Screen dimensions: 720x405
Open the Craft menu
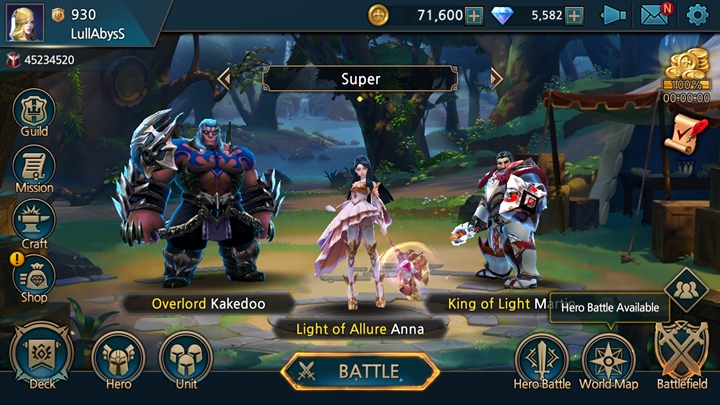coord(34,223)
